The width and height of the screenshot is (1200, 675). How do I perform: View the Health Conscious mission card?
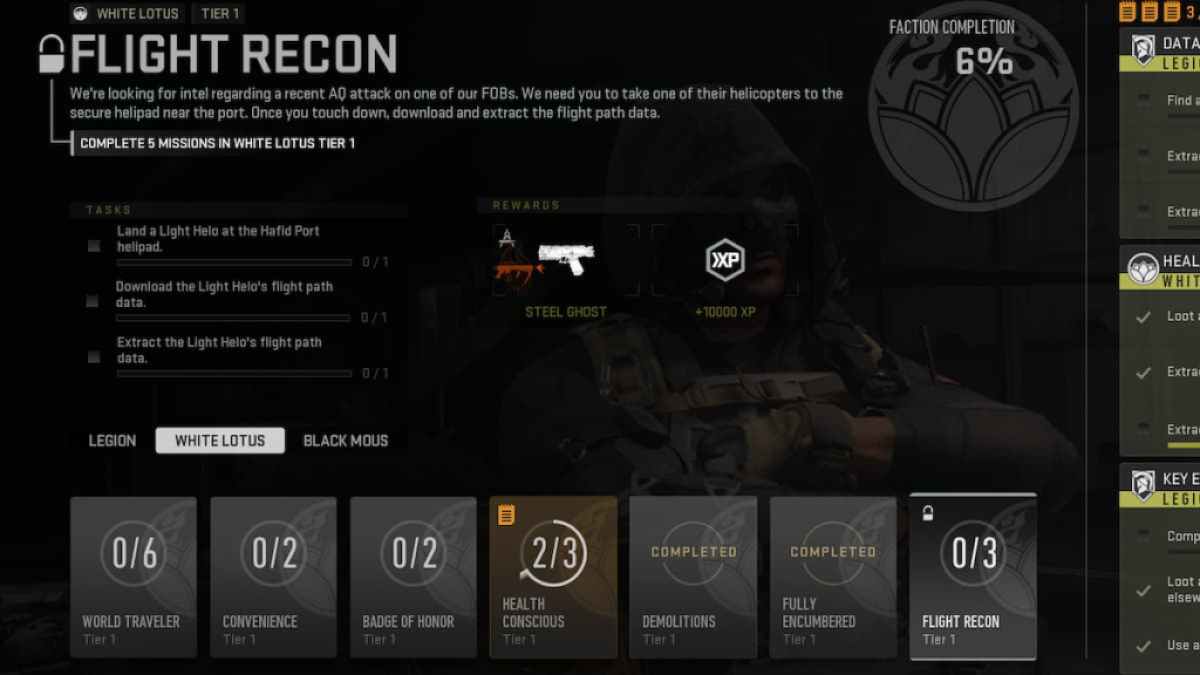pyautogui.click(x=553, y=577)
